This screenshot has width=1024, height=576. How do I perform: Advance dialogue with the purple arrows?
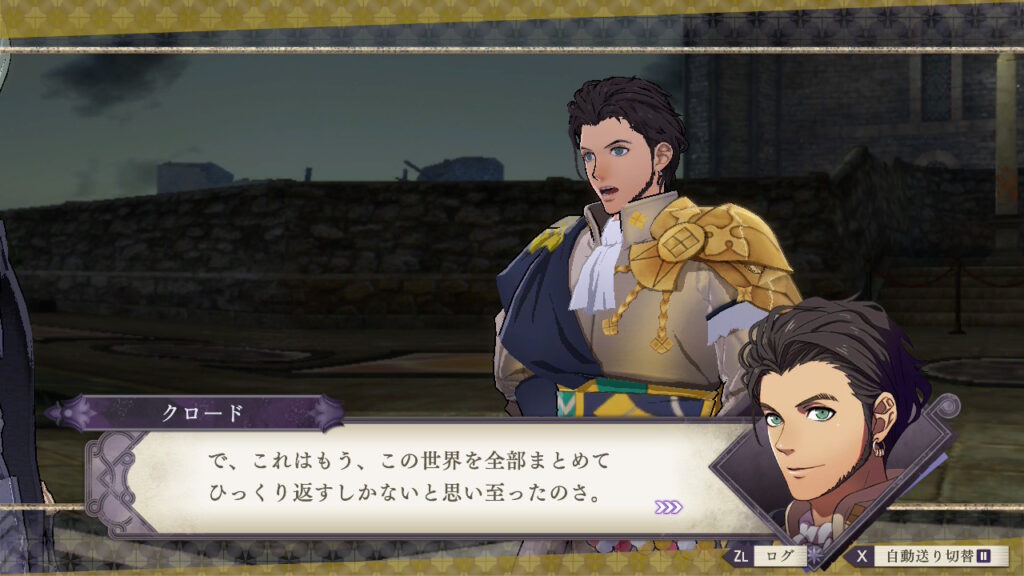668,507
